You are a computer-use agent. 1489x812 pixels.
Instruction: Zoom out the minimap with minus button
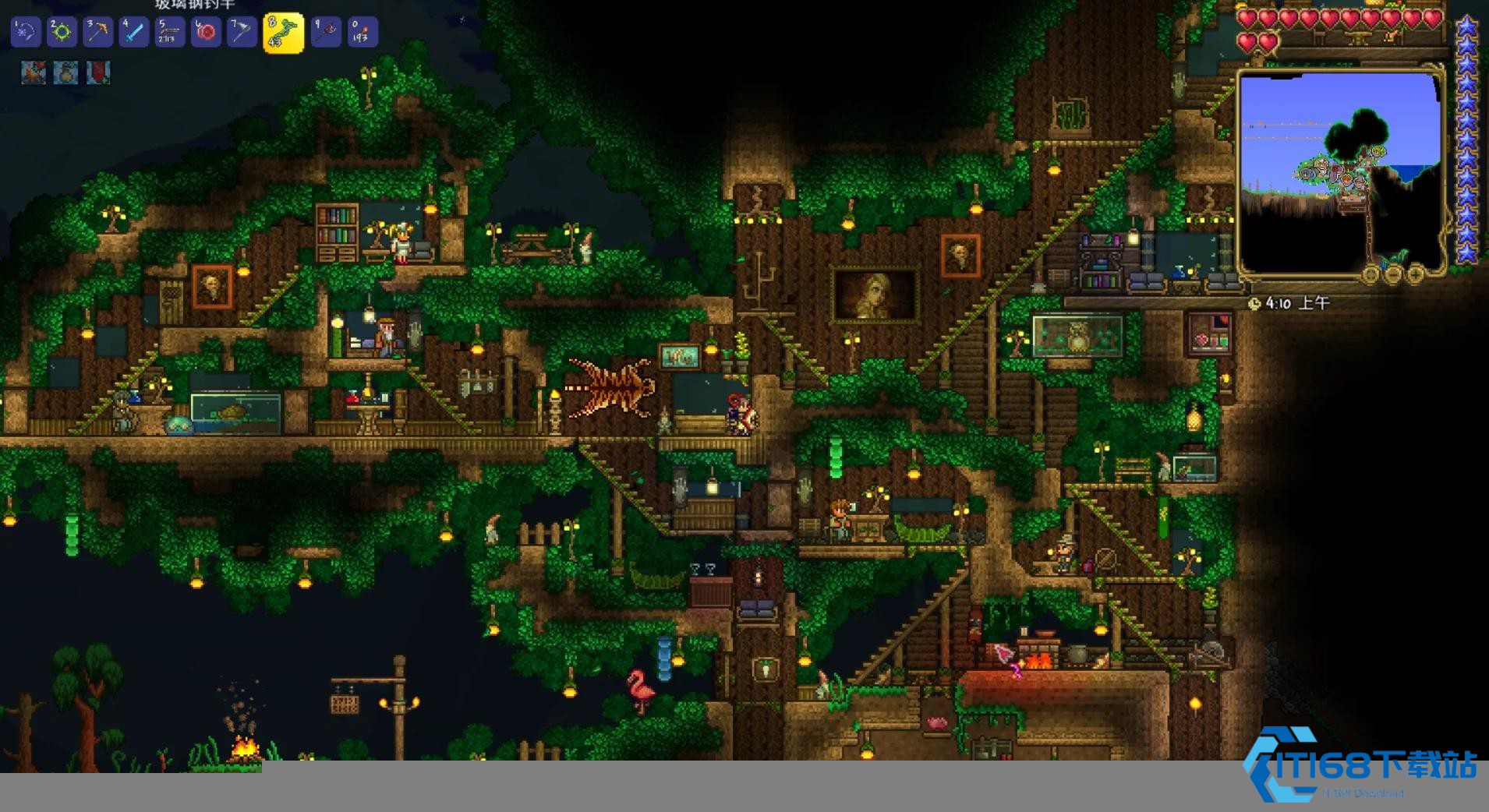[1393, 274]
